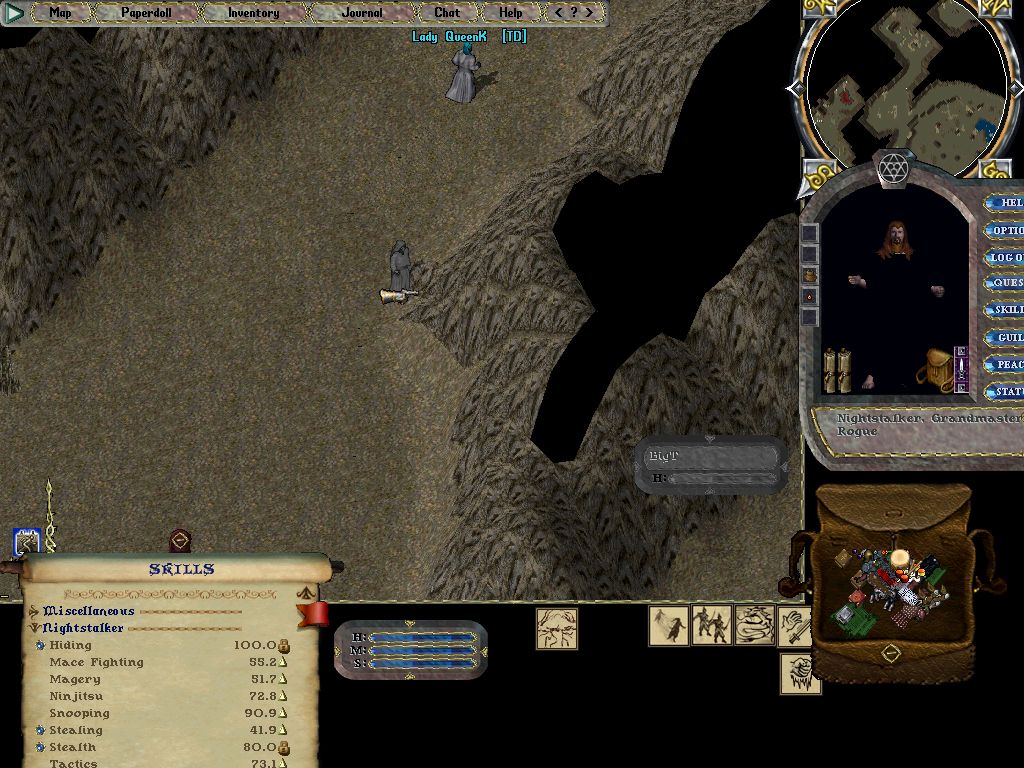
Task: Expand the Miscellaneous skill group
Action: 34,611
